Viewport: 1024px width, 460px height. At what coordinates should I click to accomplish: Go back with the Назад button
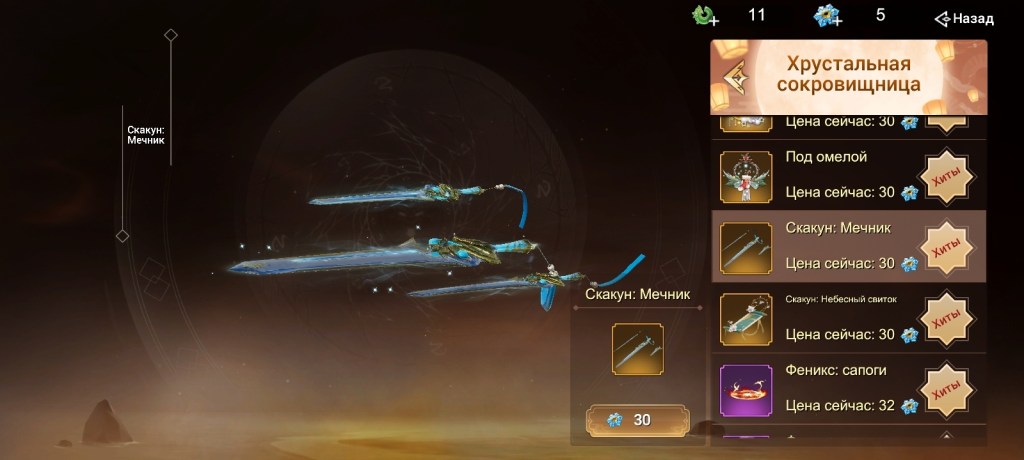point(964,18)
